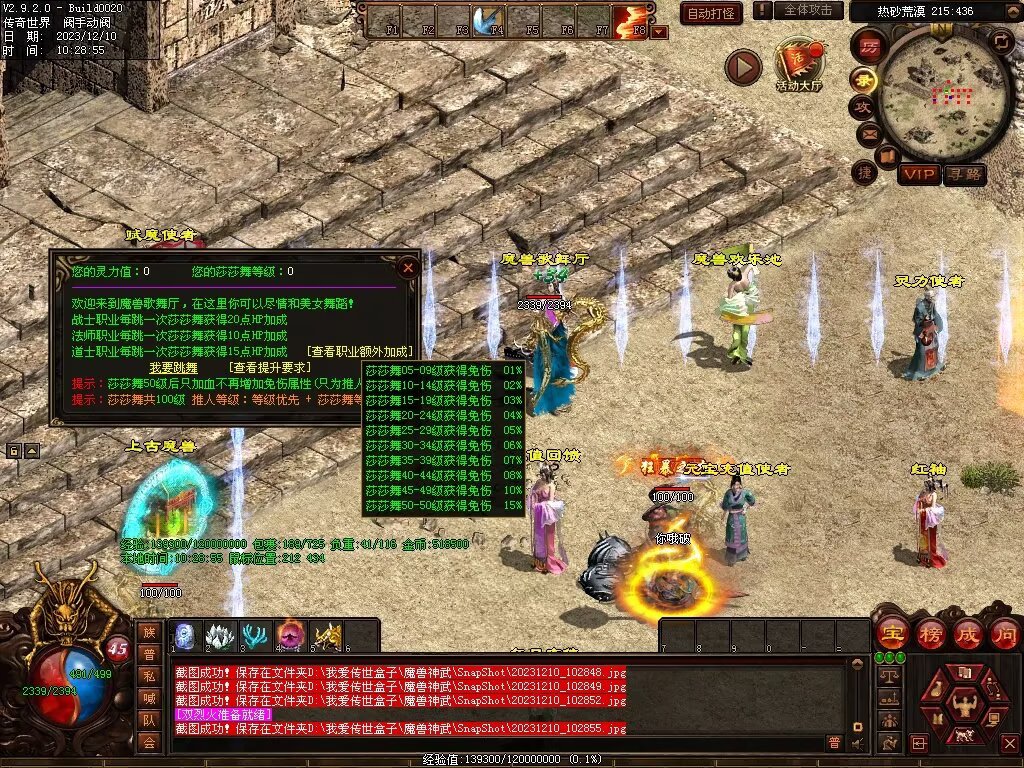Toggle the 自动打怪 auto-fight button
The image size is (1024, 768).
click(x=710, y=13)
